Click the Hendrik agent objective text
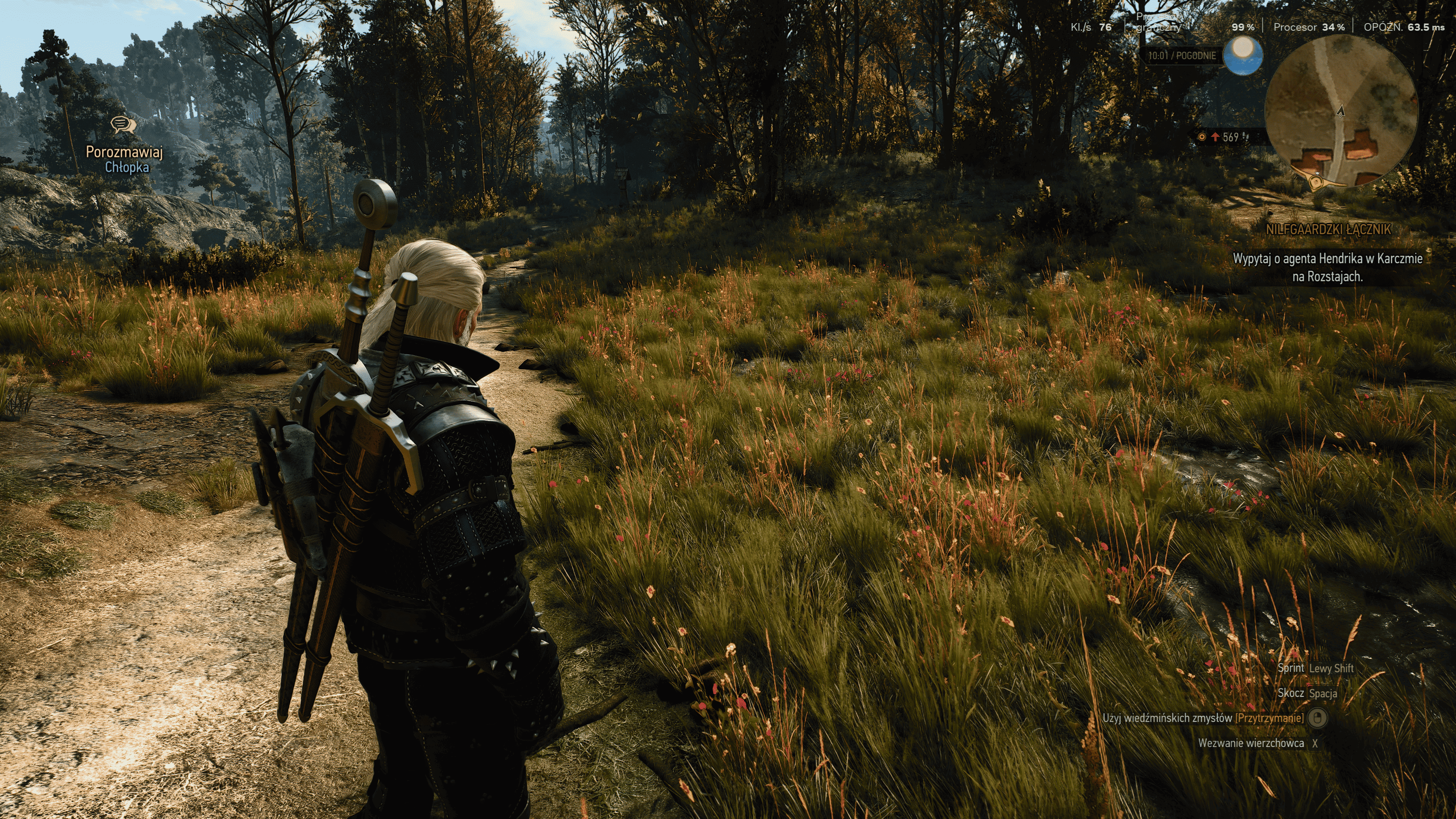Viewport: 1456px width, 819px height. point(1327,267)
